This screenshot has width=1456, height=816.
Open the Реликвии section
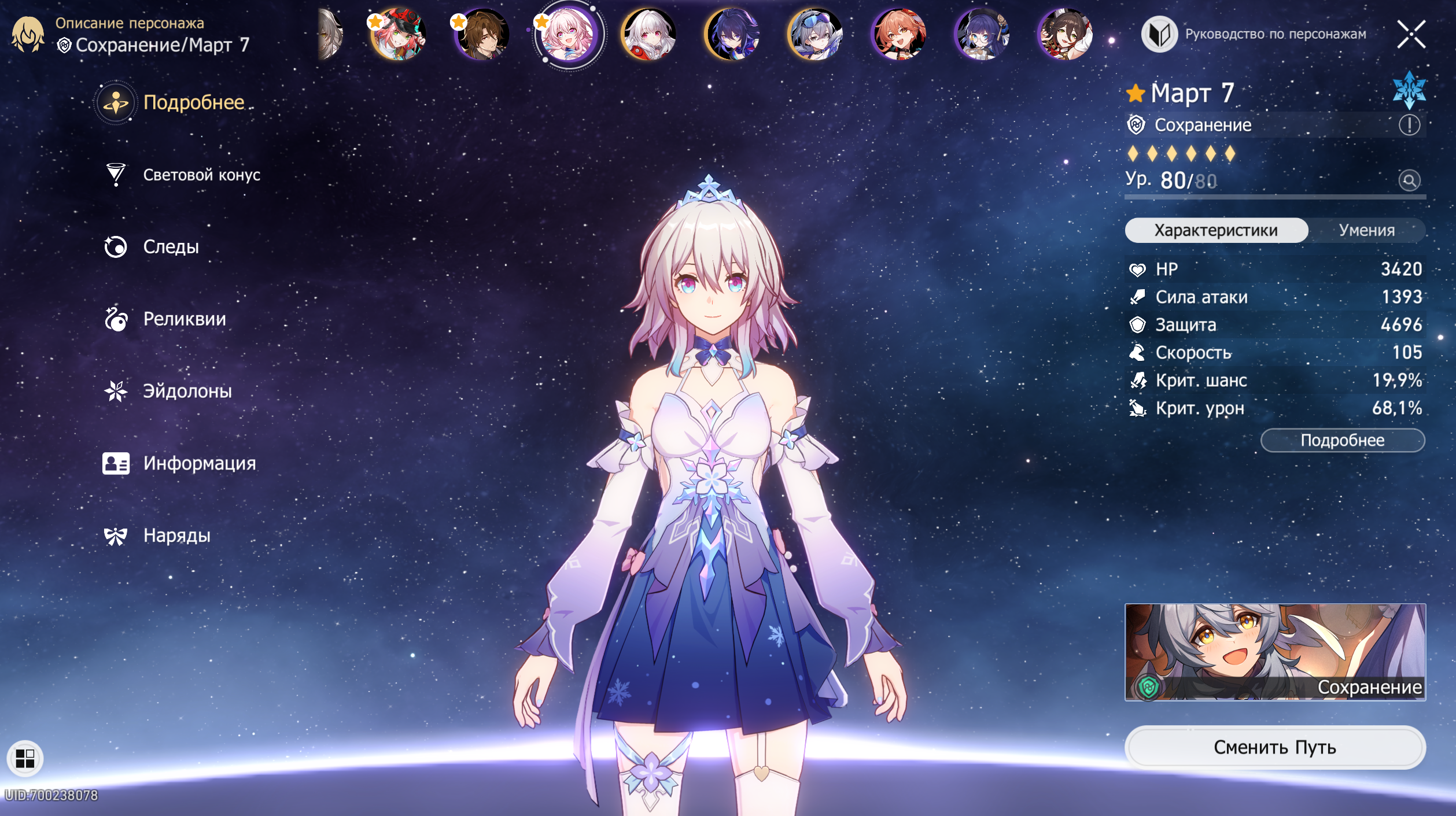[x=184, y=319]
